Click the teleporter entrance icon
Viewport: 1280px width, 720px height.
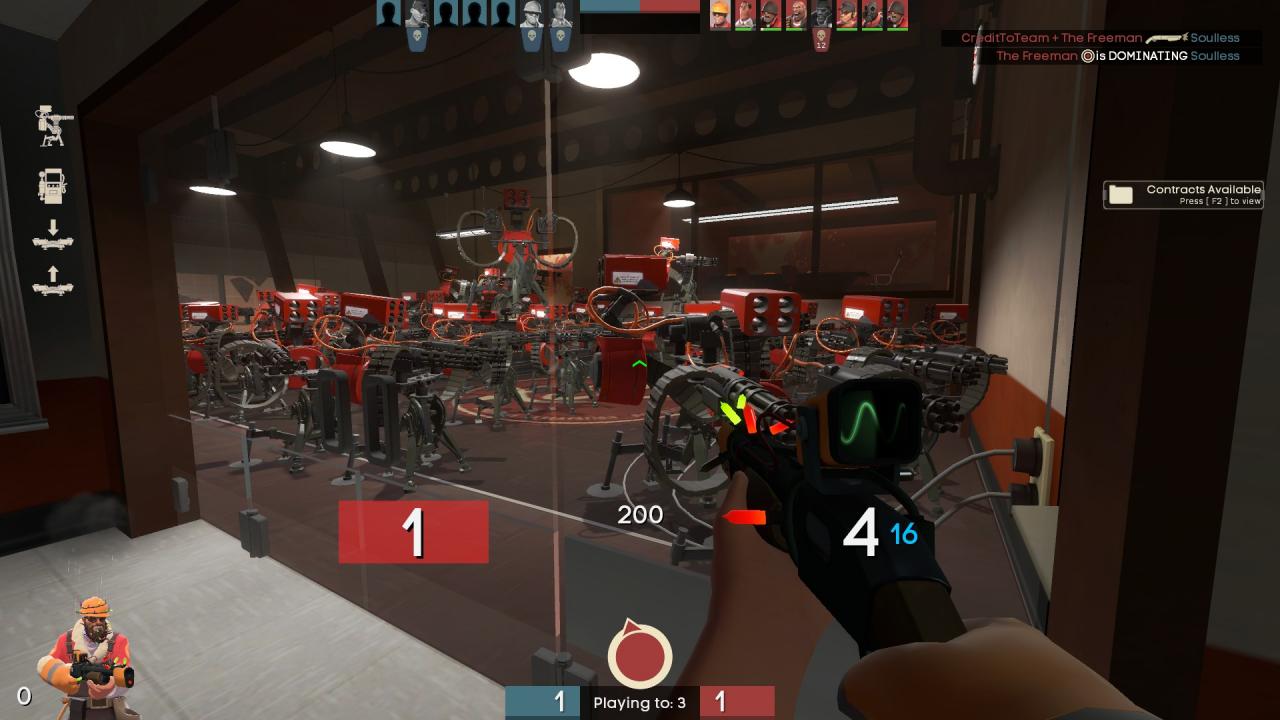point(53,234)
